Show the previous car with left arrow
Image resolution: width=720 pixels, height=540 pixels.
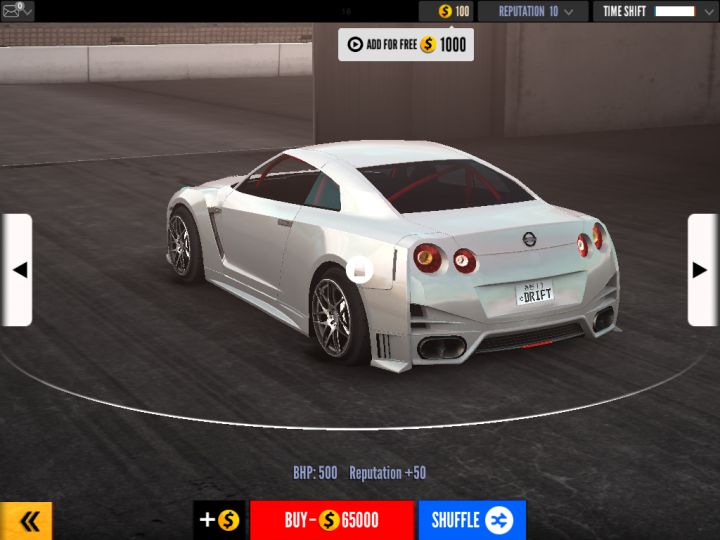pyautogui.click(x=17, y=270)
